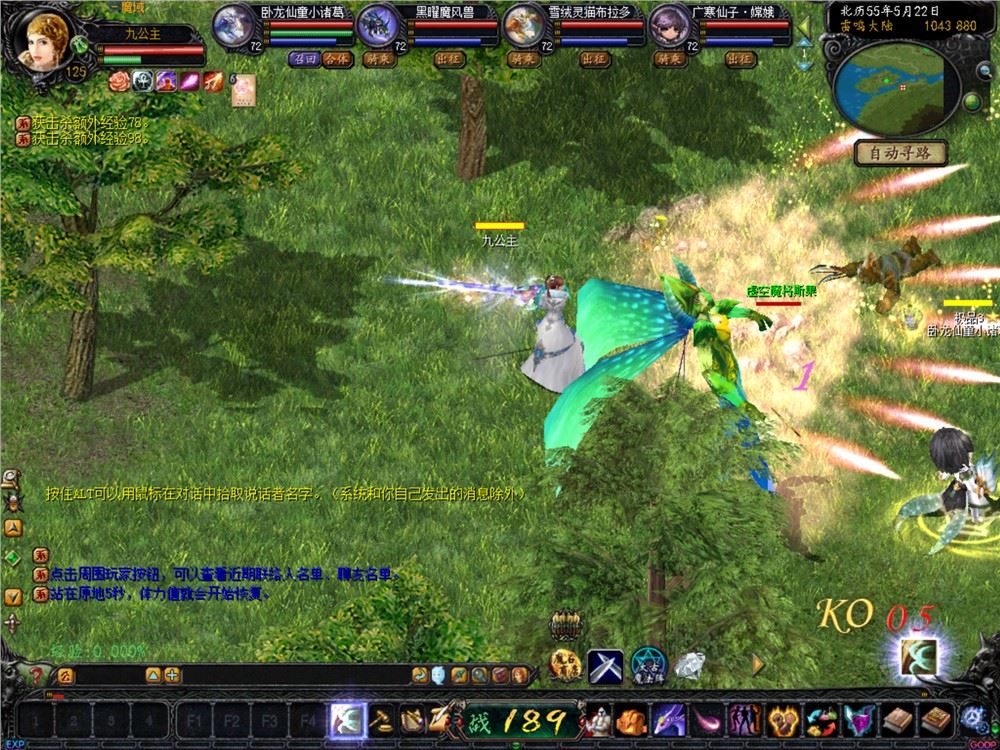Click the white diamond icon
Screen dimensions: 1000x750
click(x=689, y=663)
